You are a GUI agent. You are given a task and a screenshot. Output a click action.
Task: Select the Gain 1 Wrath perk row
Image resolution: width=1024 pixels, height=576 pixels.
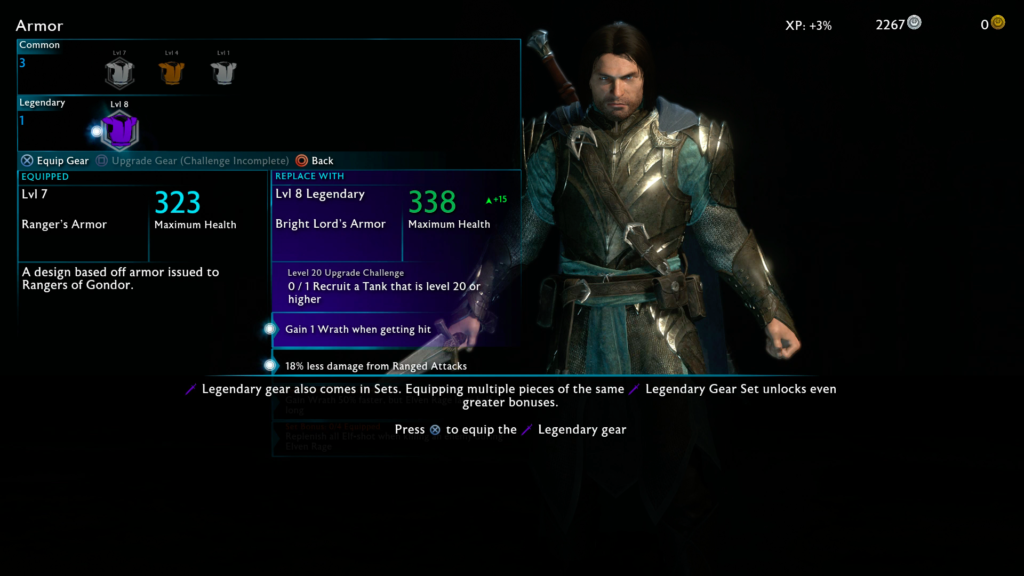coord(358,329)
